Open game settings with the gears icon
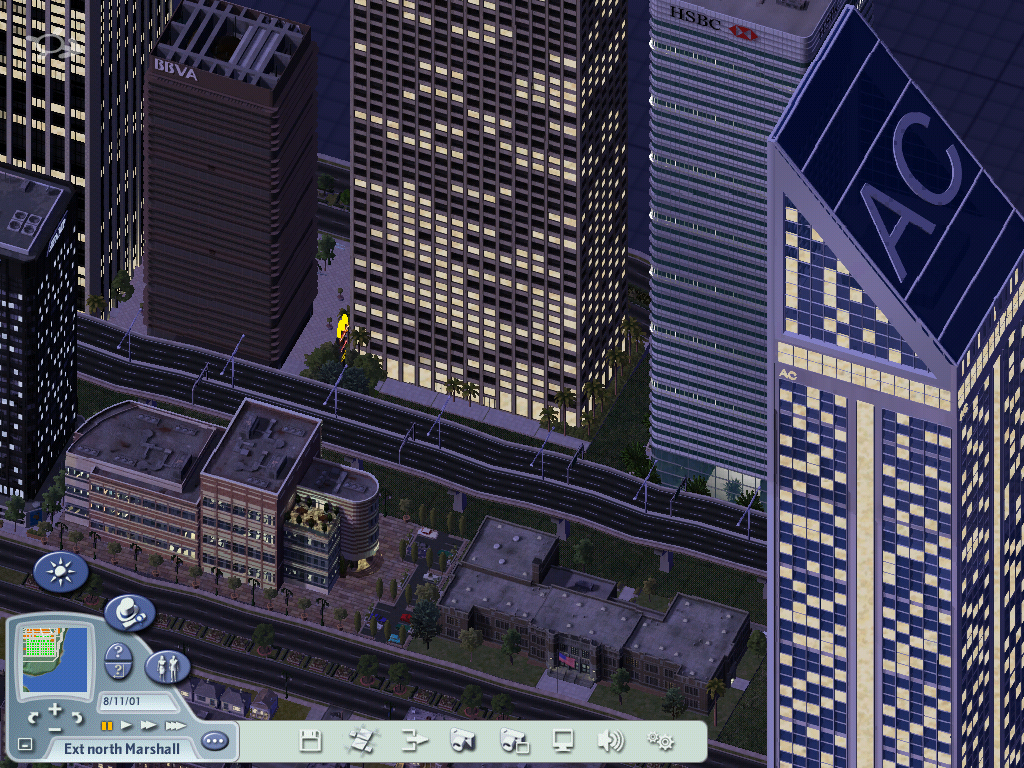1024x768 pixels. coord(660,741)
